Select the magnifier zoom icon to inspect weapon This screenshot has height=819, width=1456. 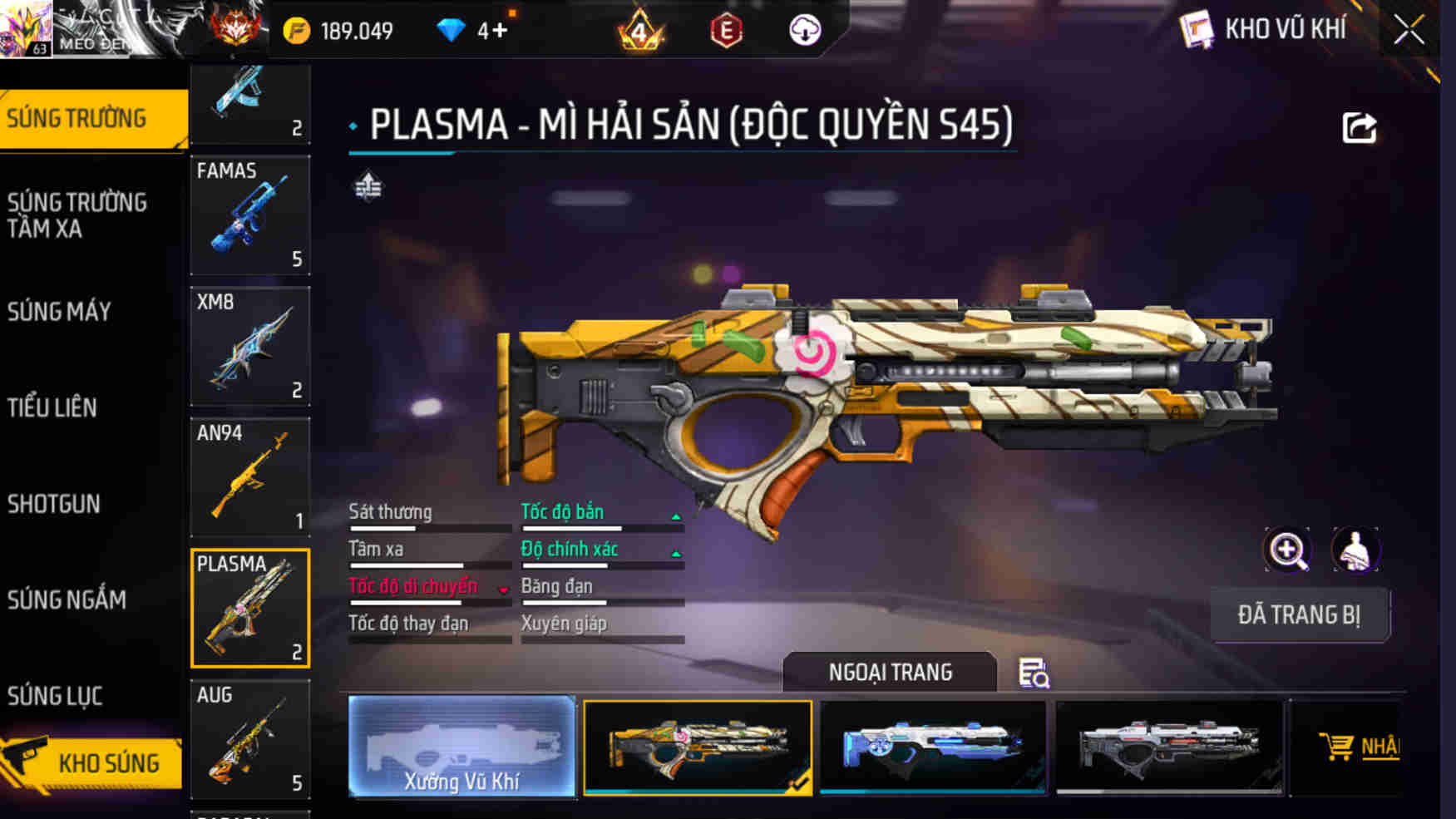(1287, 550)
